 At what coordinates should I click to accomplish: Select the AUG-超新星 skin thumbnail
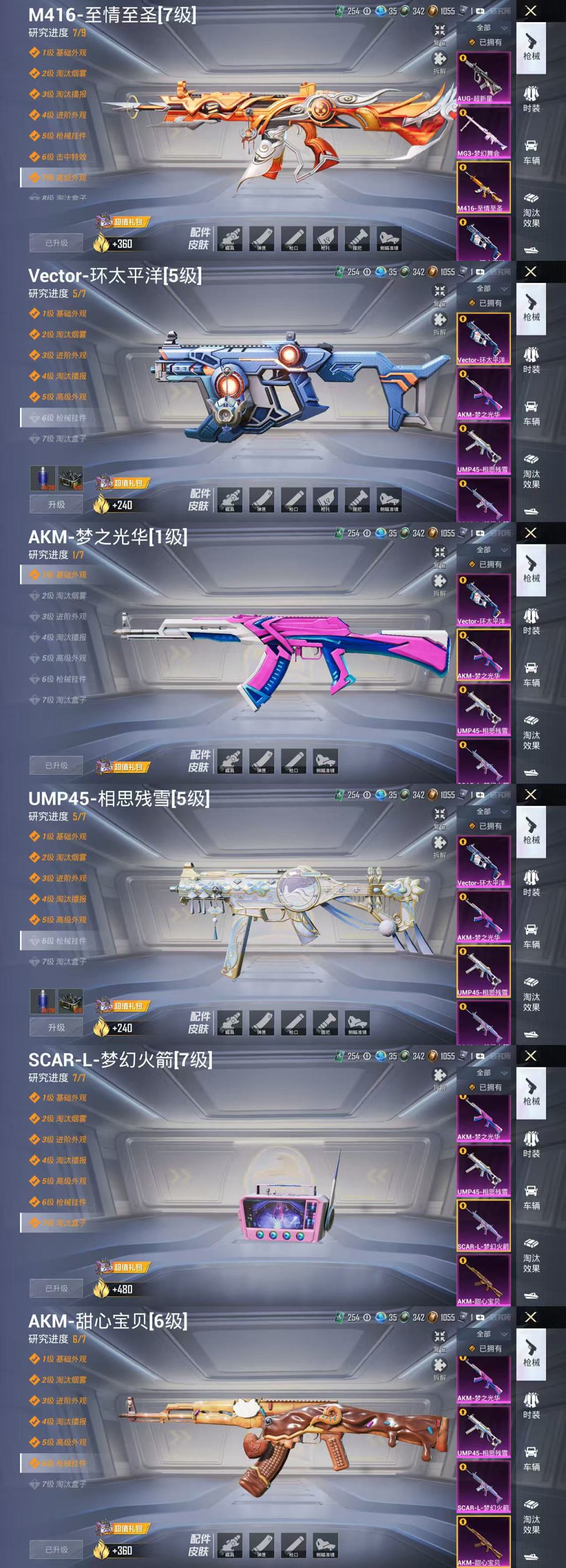483,77
